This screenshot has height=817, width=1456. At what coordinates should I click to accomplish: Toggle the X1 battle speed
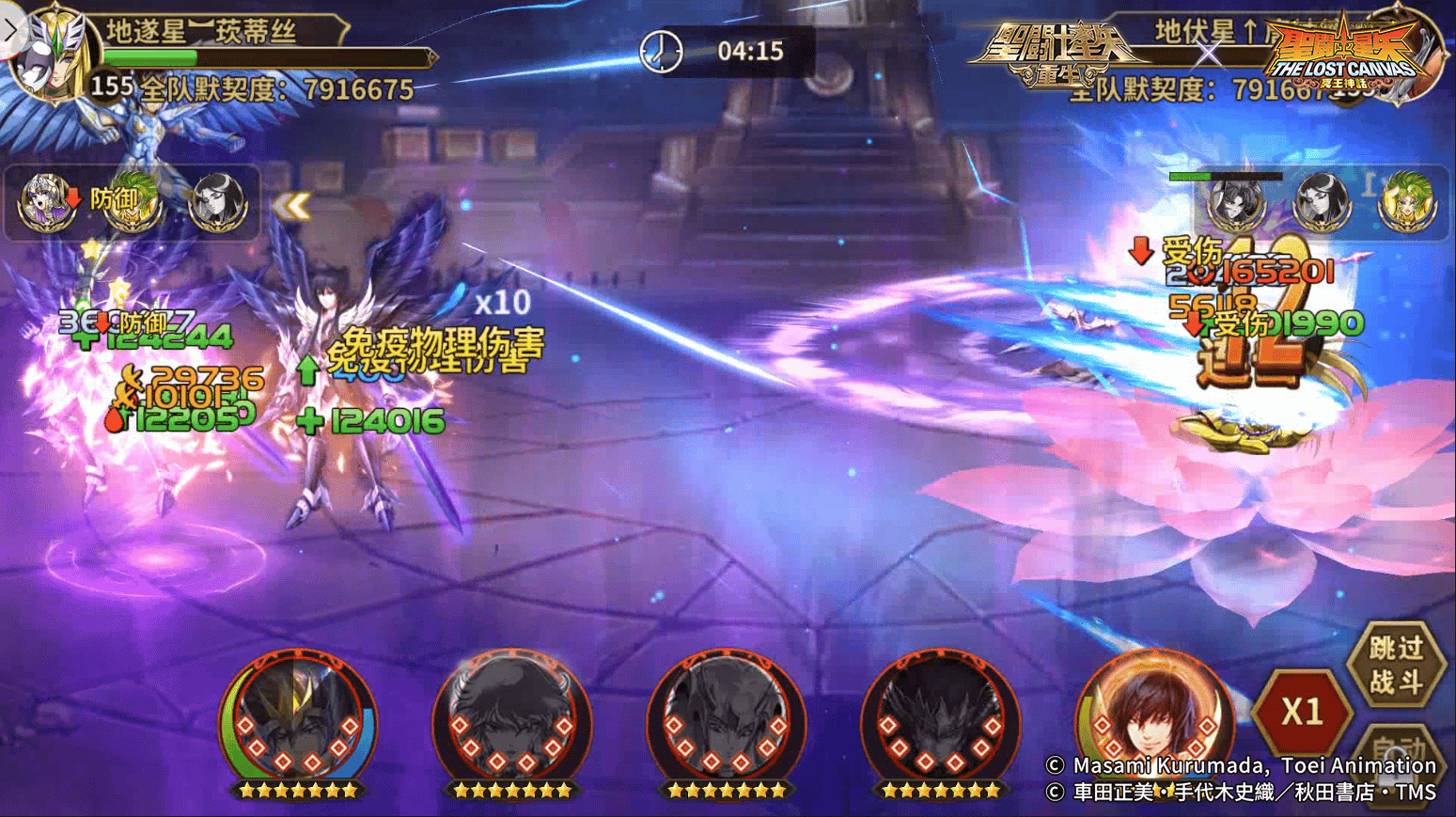click(x=1302, y=713)
